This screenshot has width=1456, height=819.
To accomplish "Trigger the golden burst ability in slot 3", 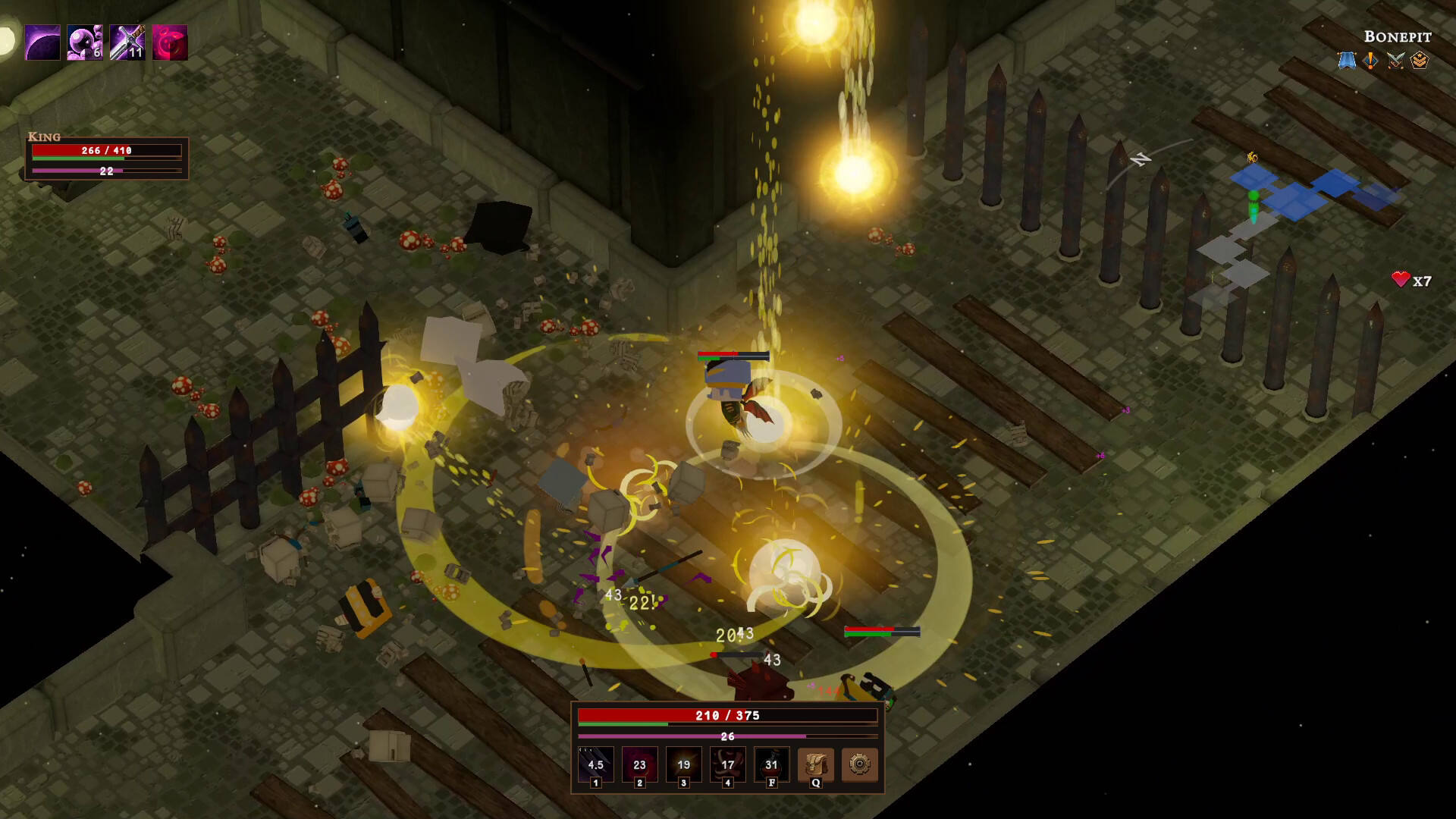I will point(683,764).
